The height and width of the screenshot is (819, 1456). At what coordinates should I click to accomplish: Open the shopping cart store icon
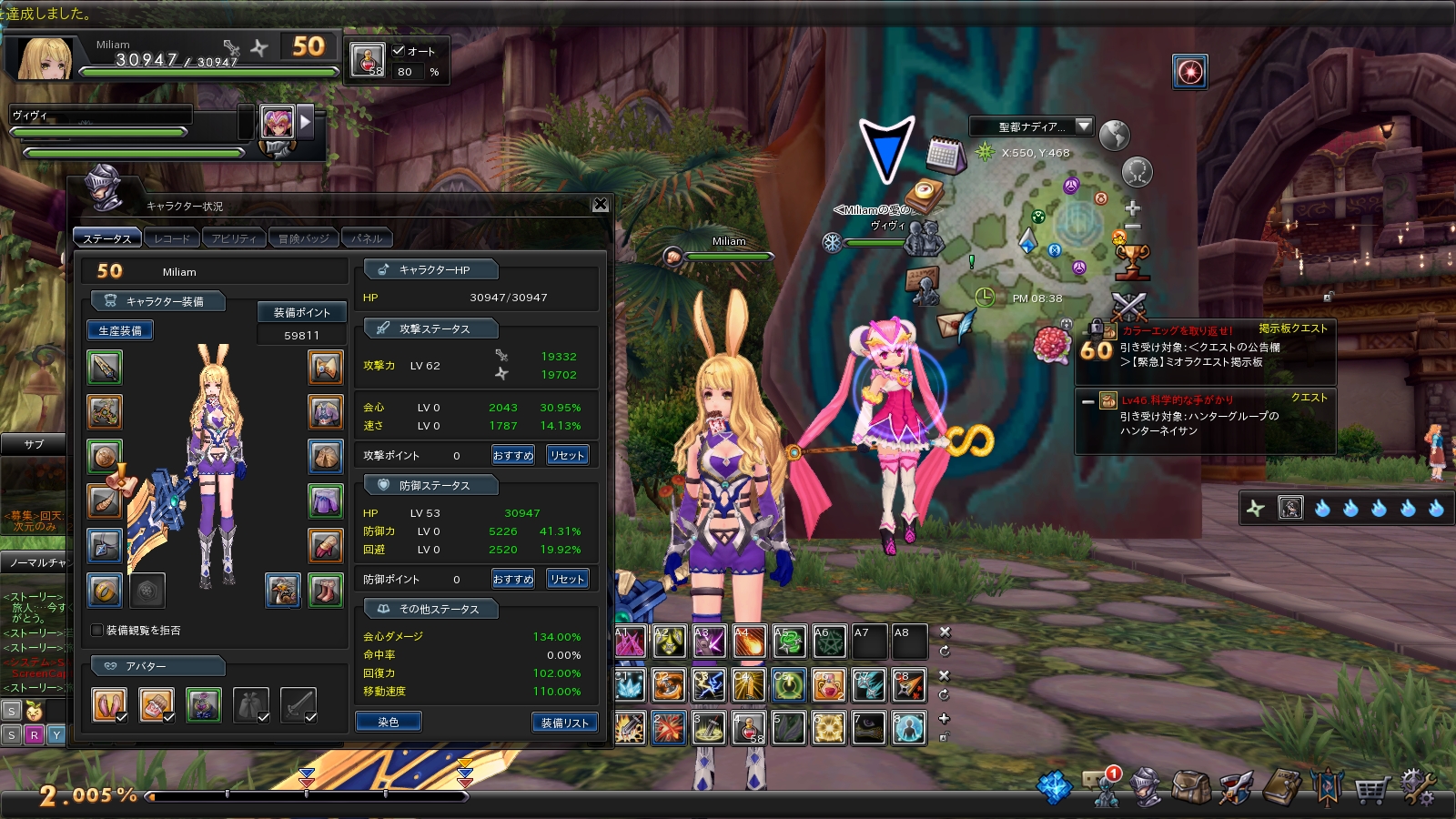1371,788
